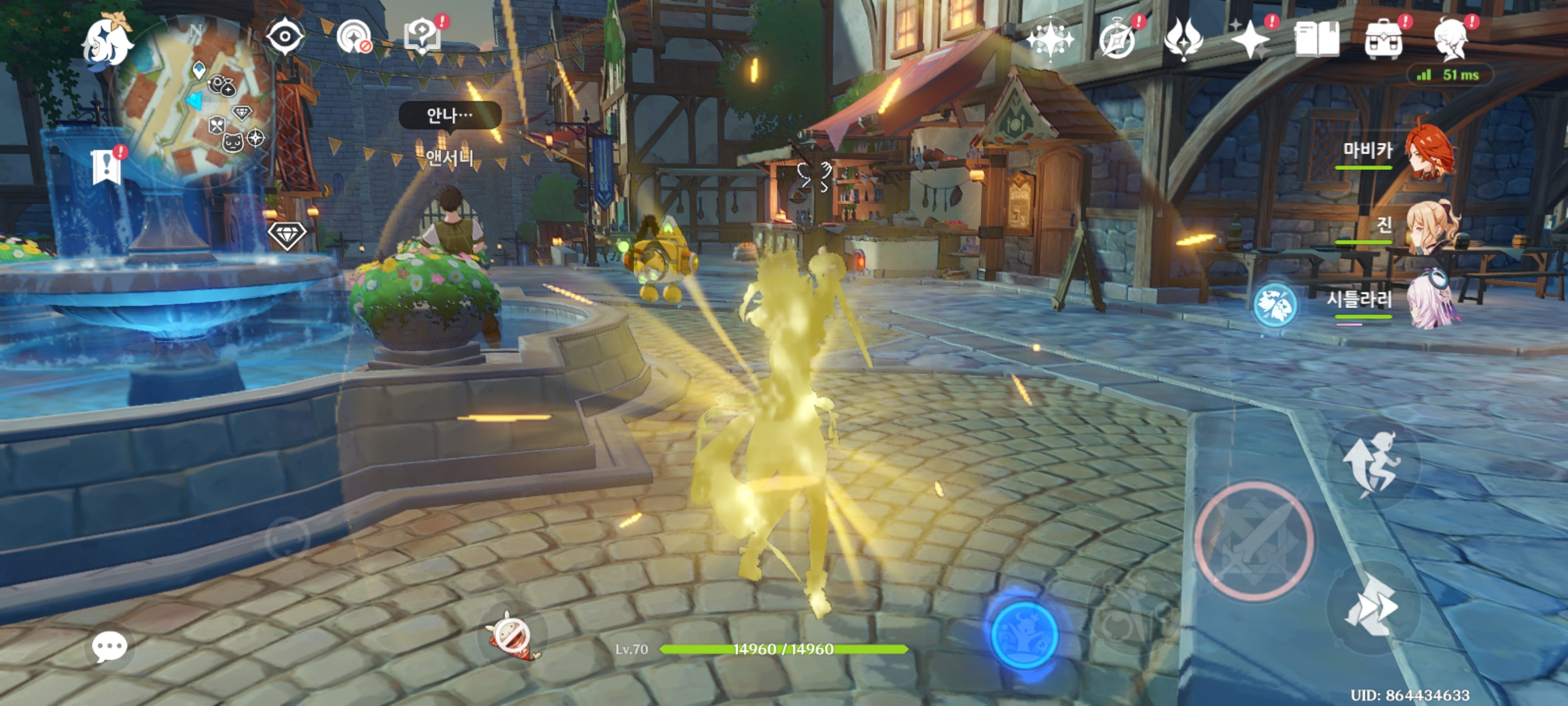1568x706 pixels.
Task: Open the four-pointed star wish icon
Action: (x=1249, y=39)
